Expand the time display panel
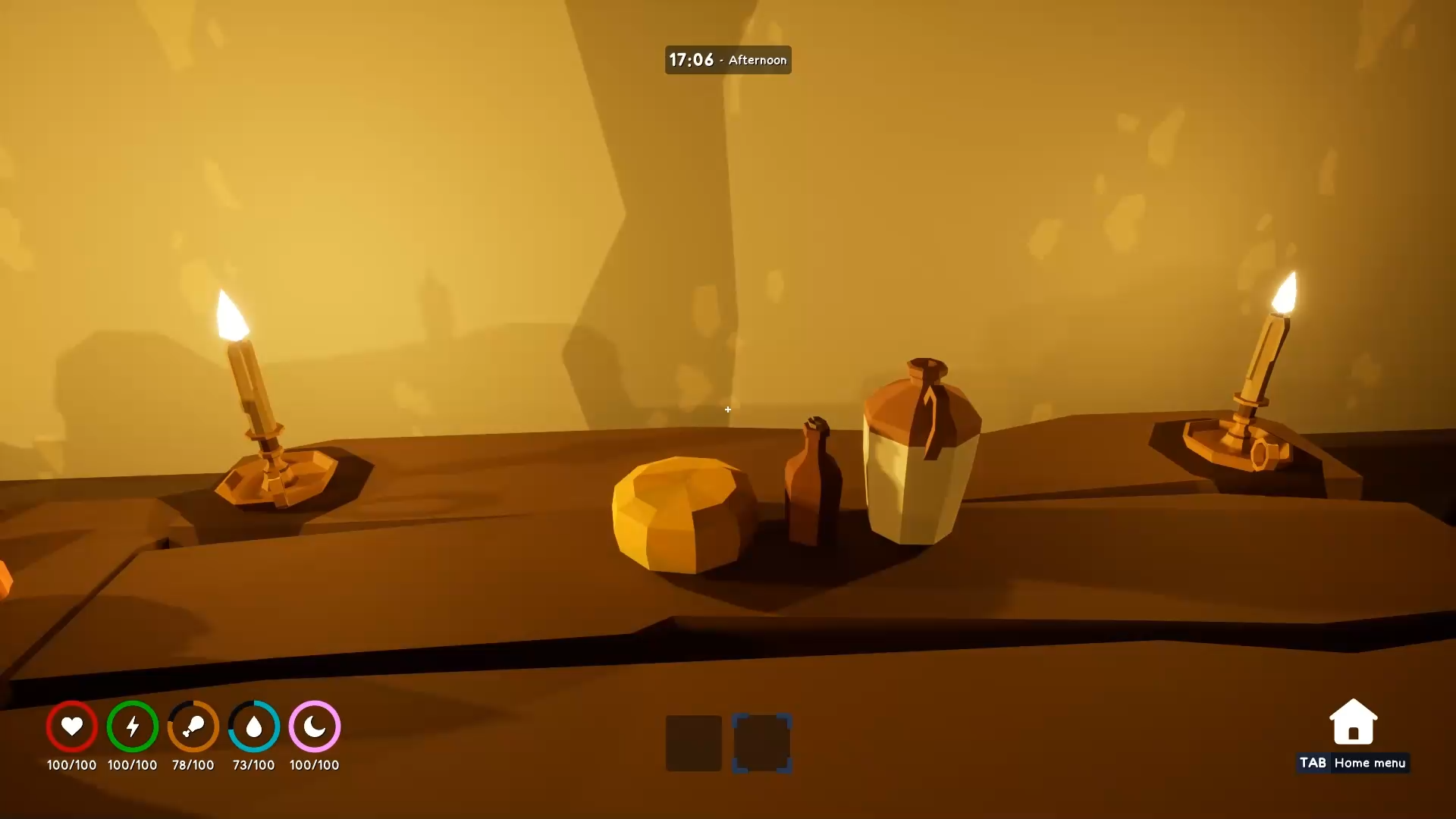This screenshot has width=1456, height=819. point(727,59)
